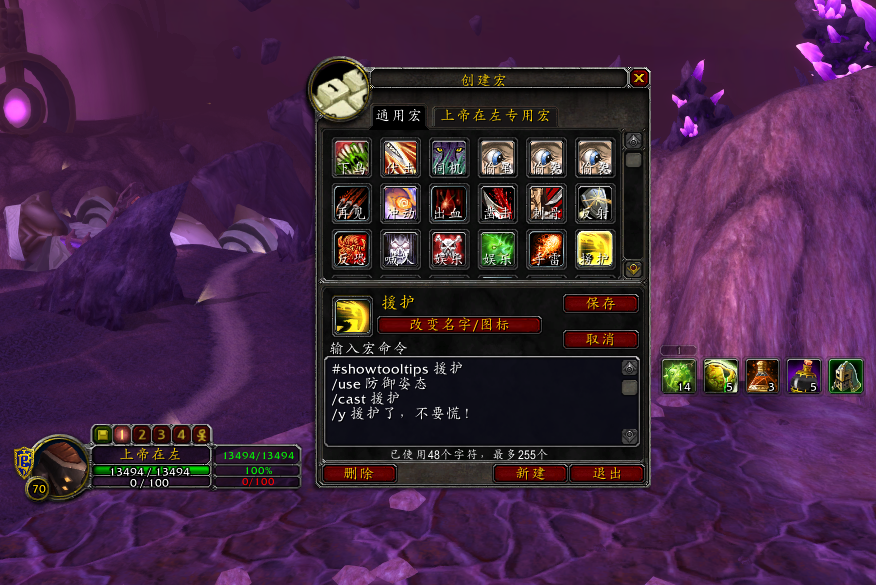The width and height of the screenshot is (876, 585).
Task: Delete the macro using 删除
Action: click(359, 473)
